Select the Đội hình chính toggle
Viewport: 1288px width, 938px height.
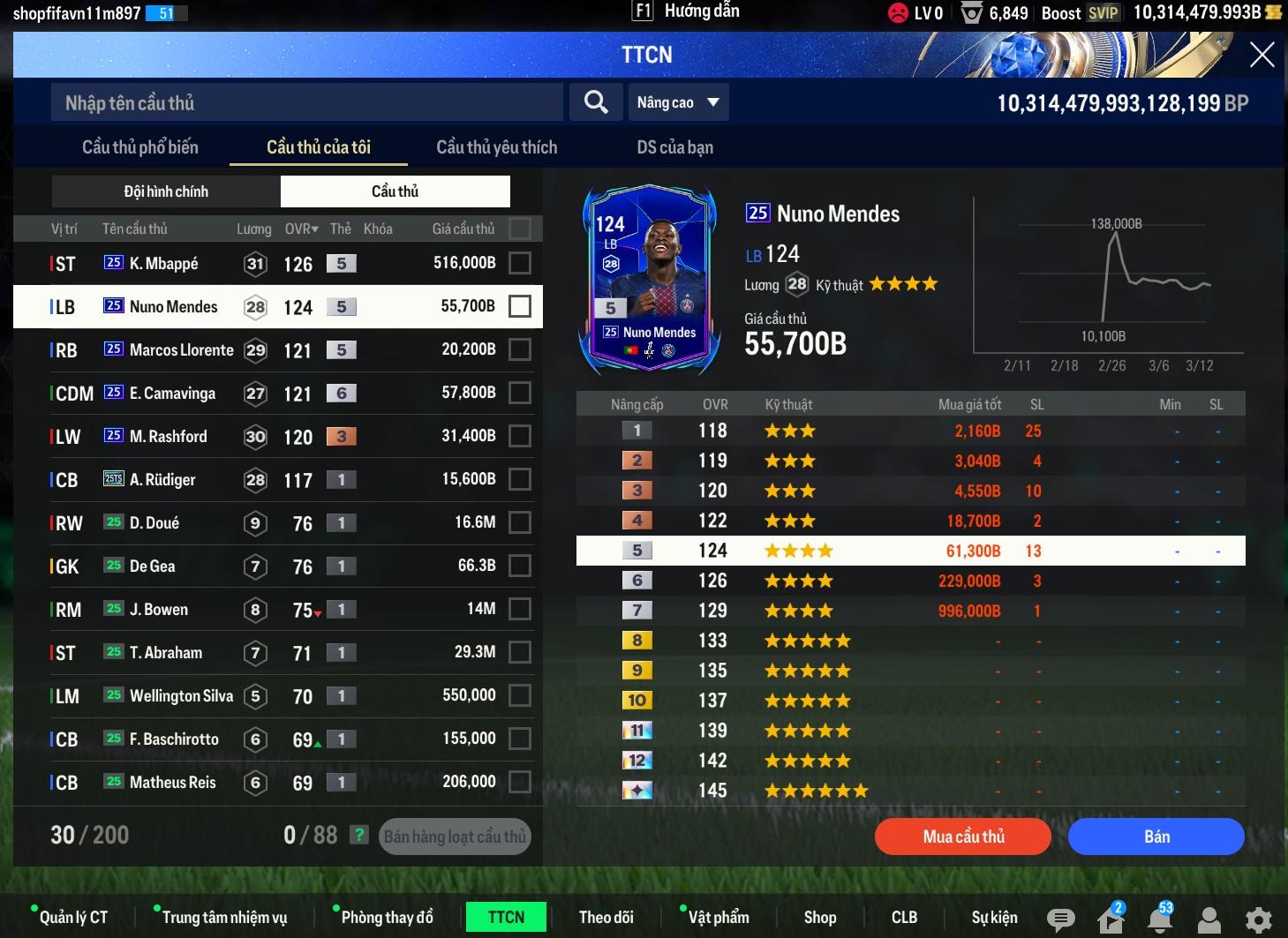[166, 191]
